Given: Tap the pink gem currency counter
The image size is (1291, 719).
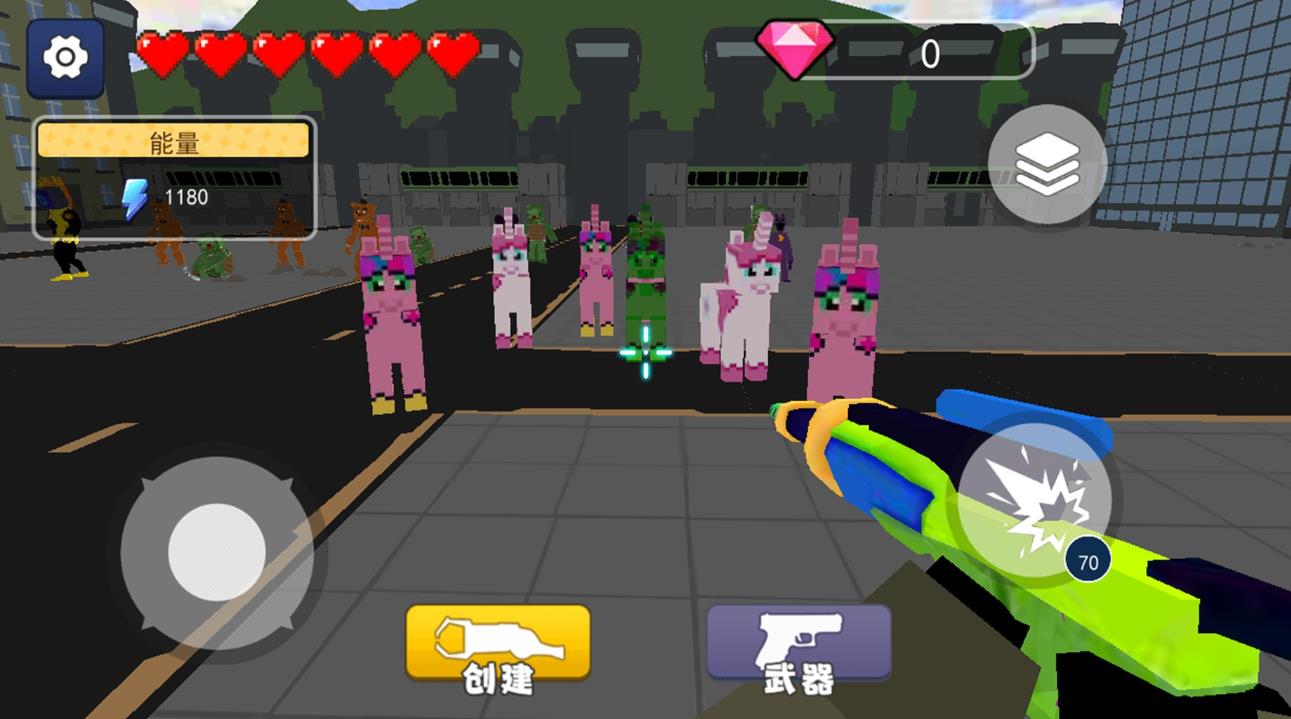Looking at the screenshot, I should tap(893, 52).
